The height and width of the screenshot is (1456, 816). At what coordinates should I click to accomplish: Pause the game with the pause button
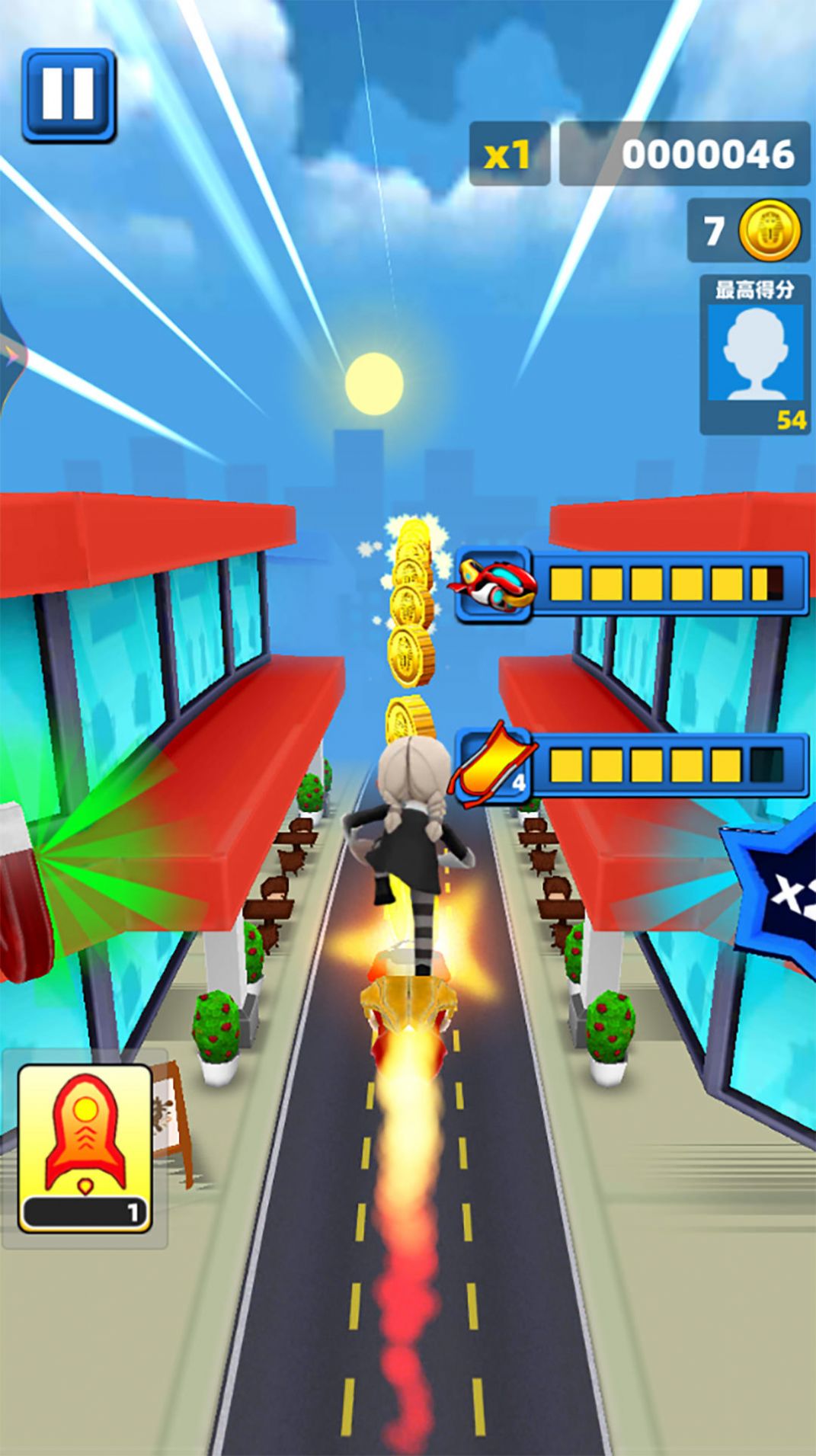[69, 95]
